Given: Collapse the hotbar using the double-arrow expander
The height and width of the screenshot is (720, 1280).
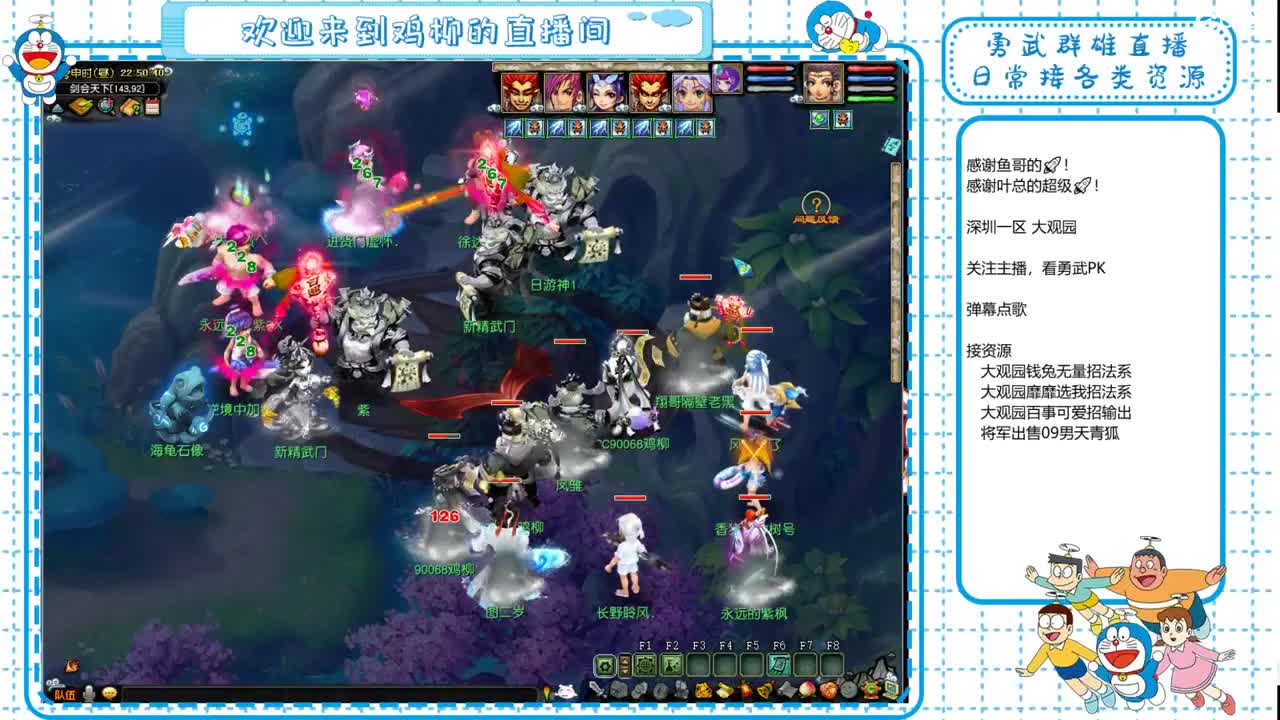Looking at the screenshot, I should click(625, 664).
